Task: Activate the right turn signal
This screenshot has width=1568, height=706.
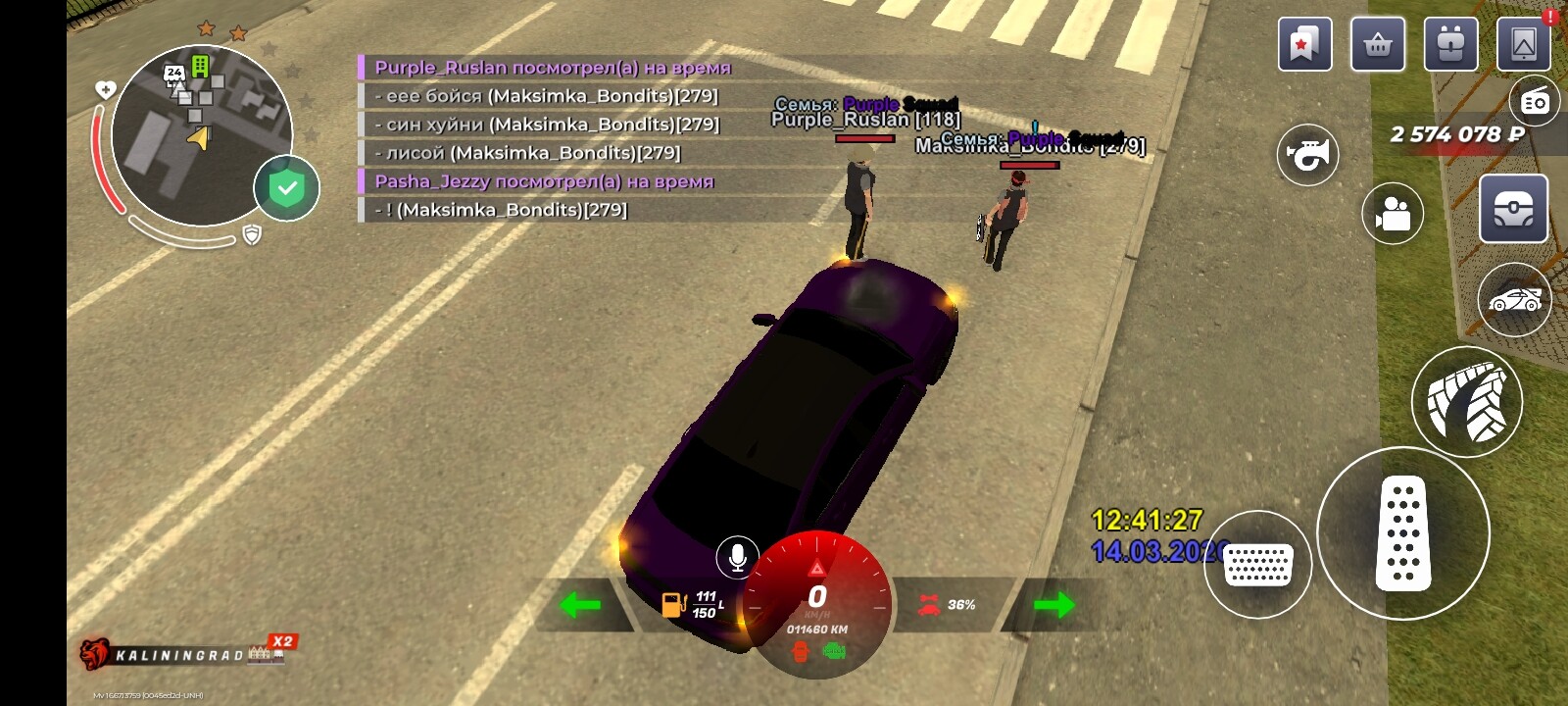Action: click(x=1053, y=604)
